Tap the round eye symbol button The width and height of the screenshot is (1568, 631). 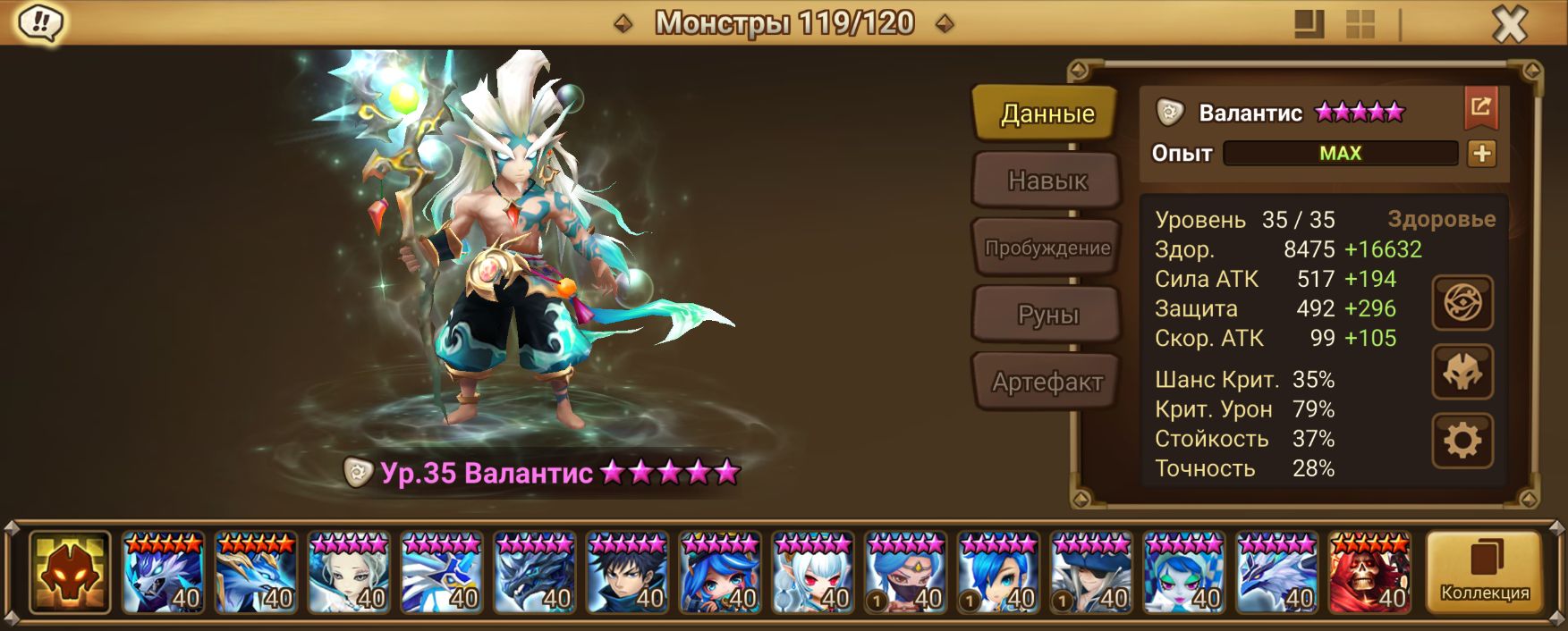(x=1462, y=303)
